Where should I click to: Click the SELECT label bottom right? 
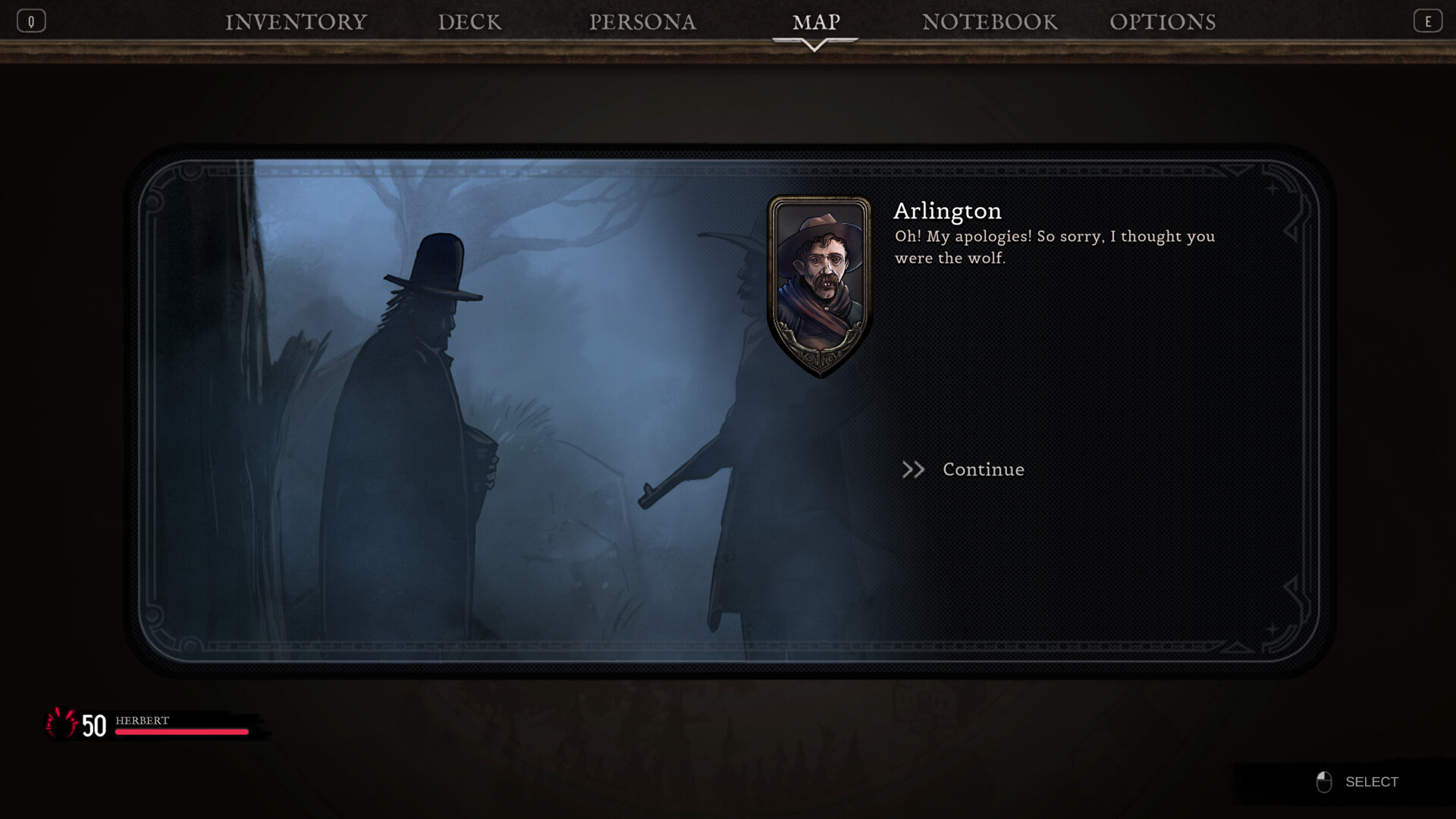(1371, 781)
